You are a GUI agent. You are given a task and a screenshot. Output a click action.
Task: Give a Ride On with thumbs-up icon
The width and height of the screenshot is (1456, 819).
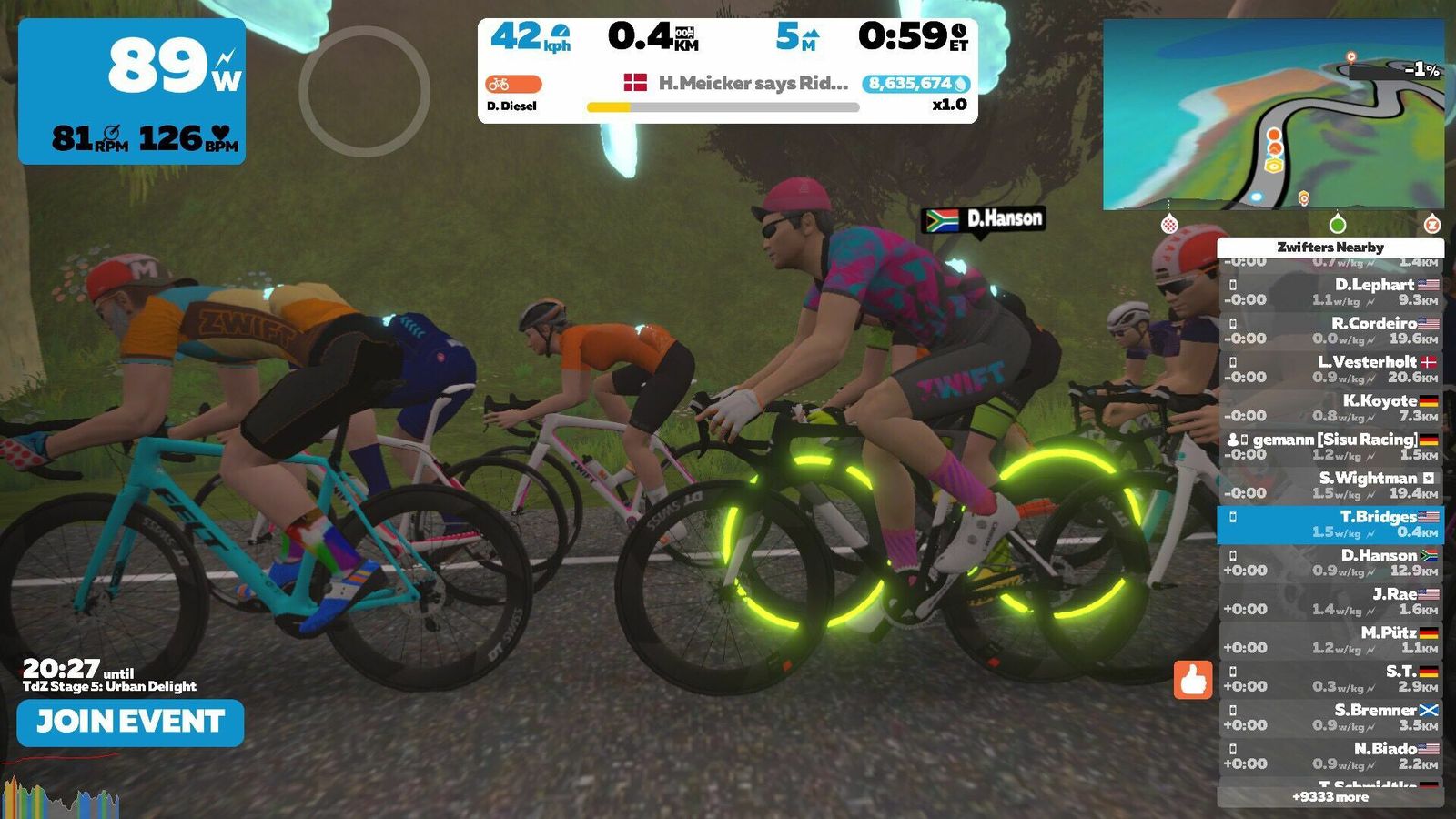pos(1192,679)
